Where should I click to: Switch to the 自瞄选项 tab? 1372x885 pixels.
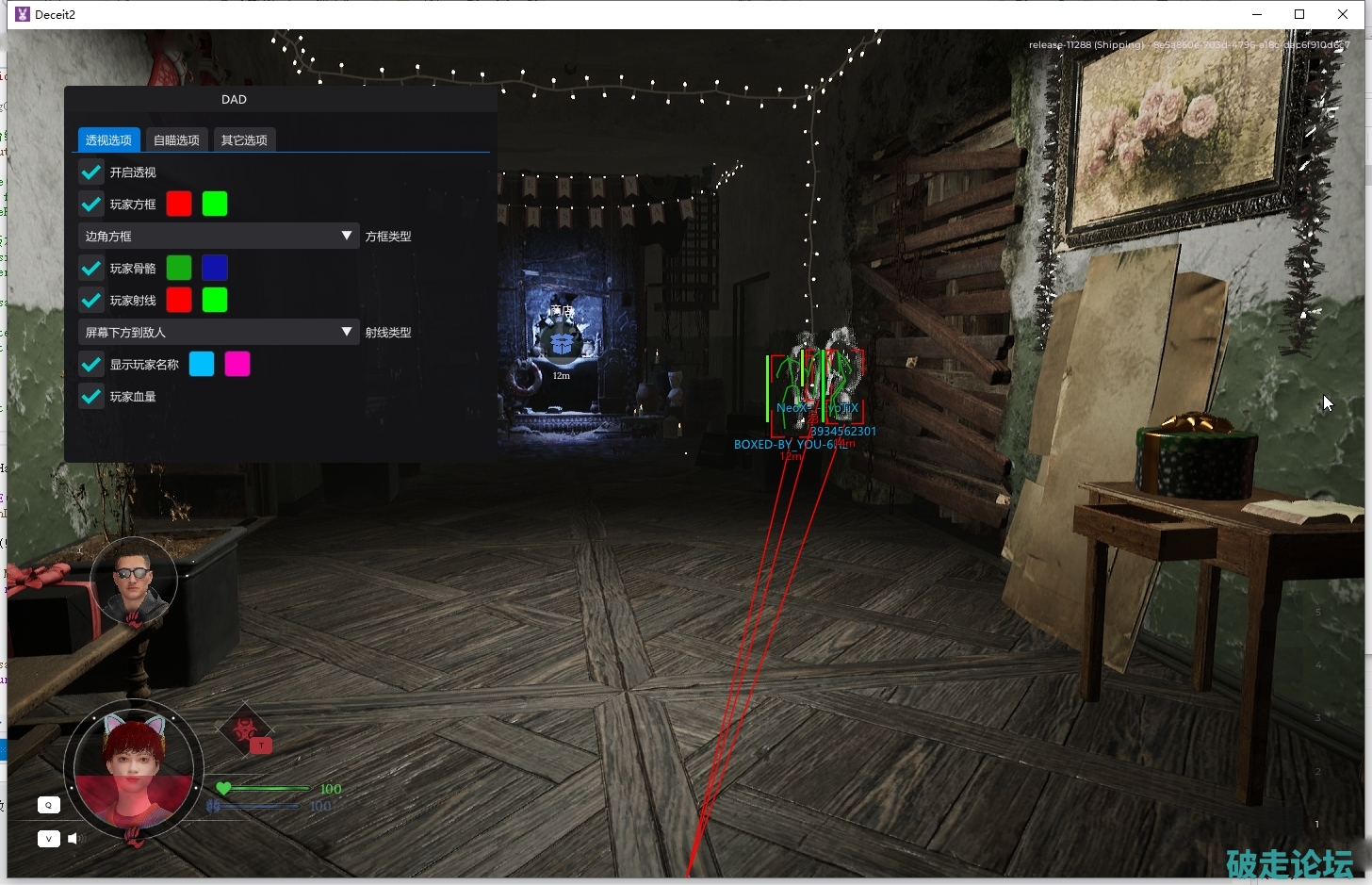tap(176, 140)
